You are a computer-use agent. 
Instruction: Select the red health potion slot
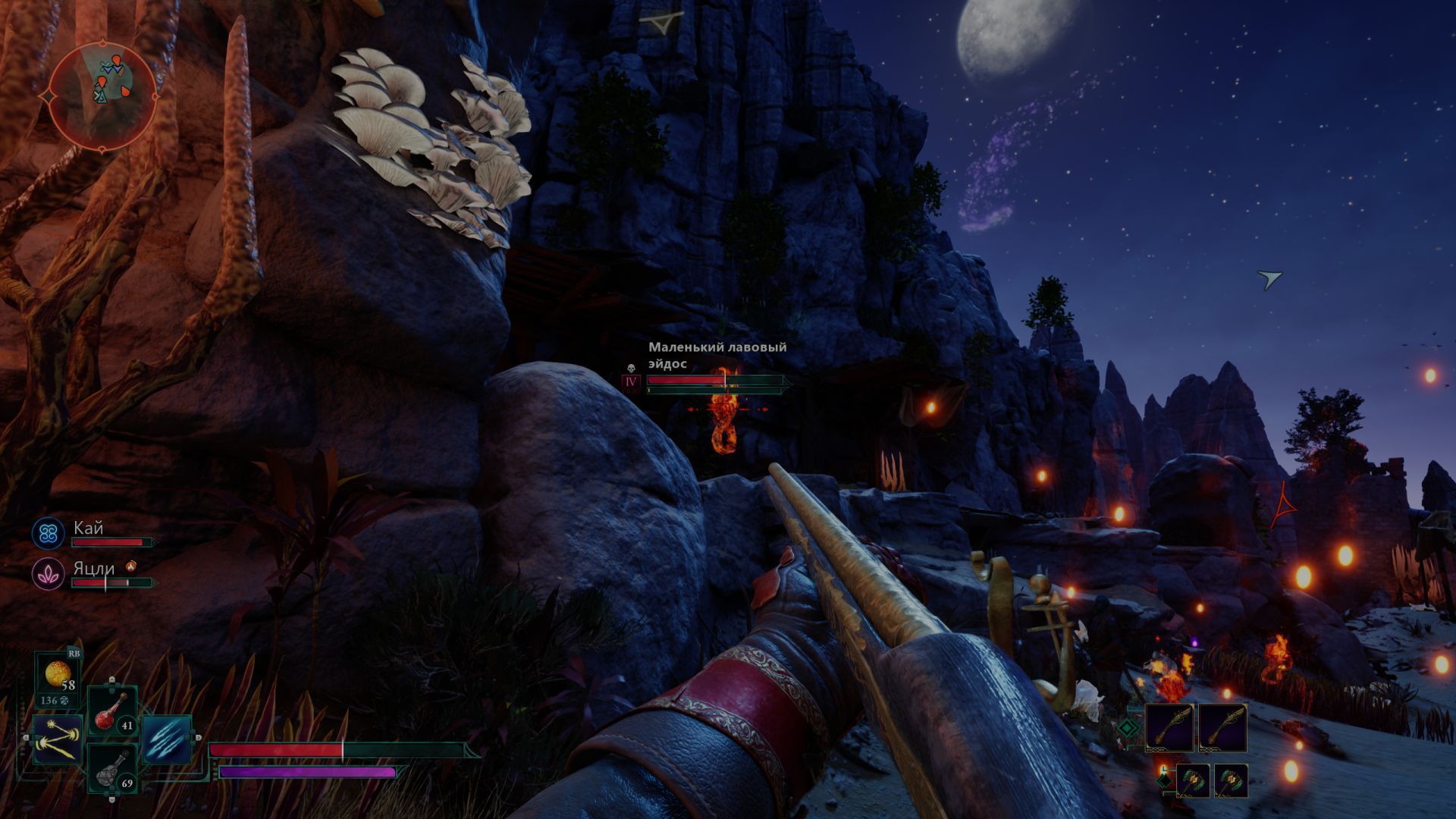click(x=112, y=712)
